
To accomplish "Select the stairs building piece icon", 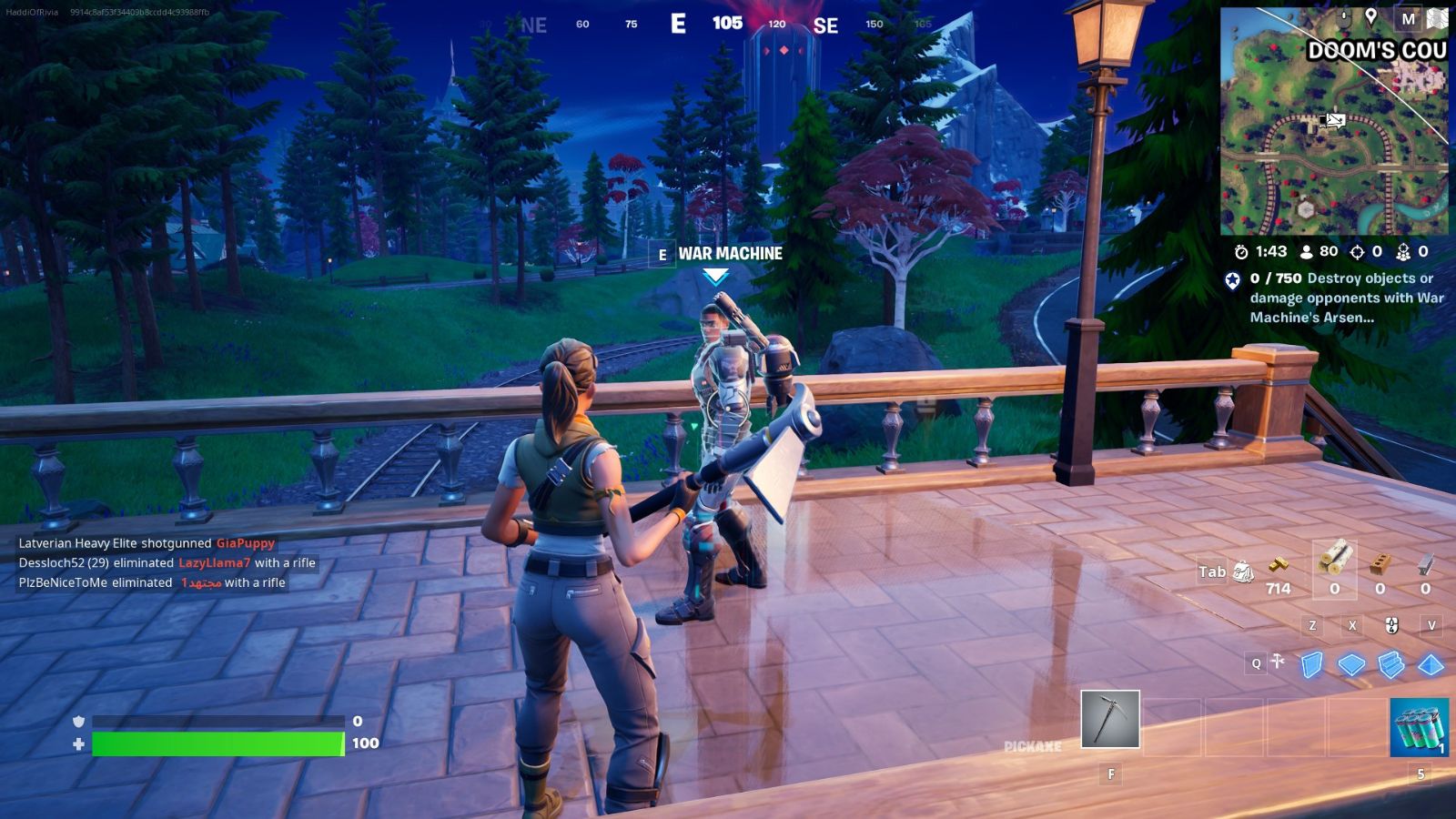I will coord(1391,664).
